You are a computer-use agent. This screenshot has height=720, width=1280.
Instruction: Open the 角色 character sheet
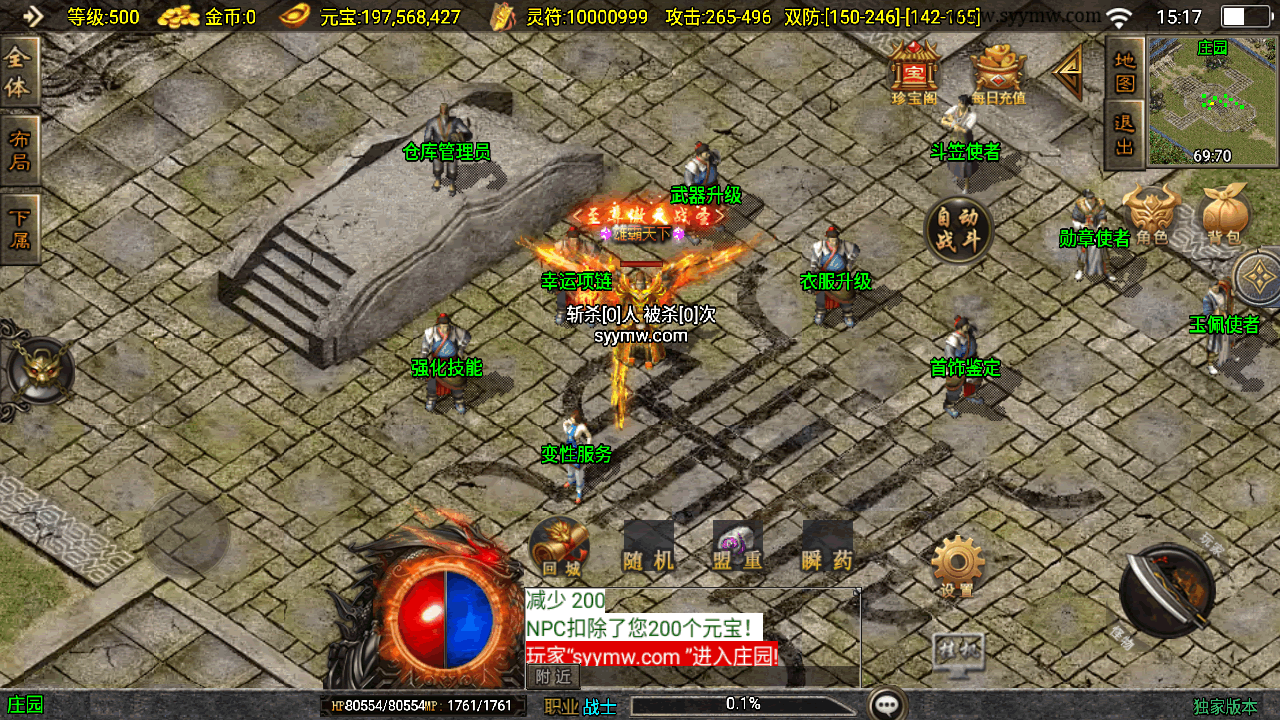(1150, 214)
